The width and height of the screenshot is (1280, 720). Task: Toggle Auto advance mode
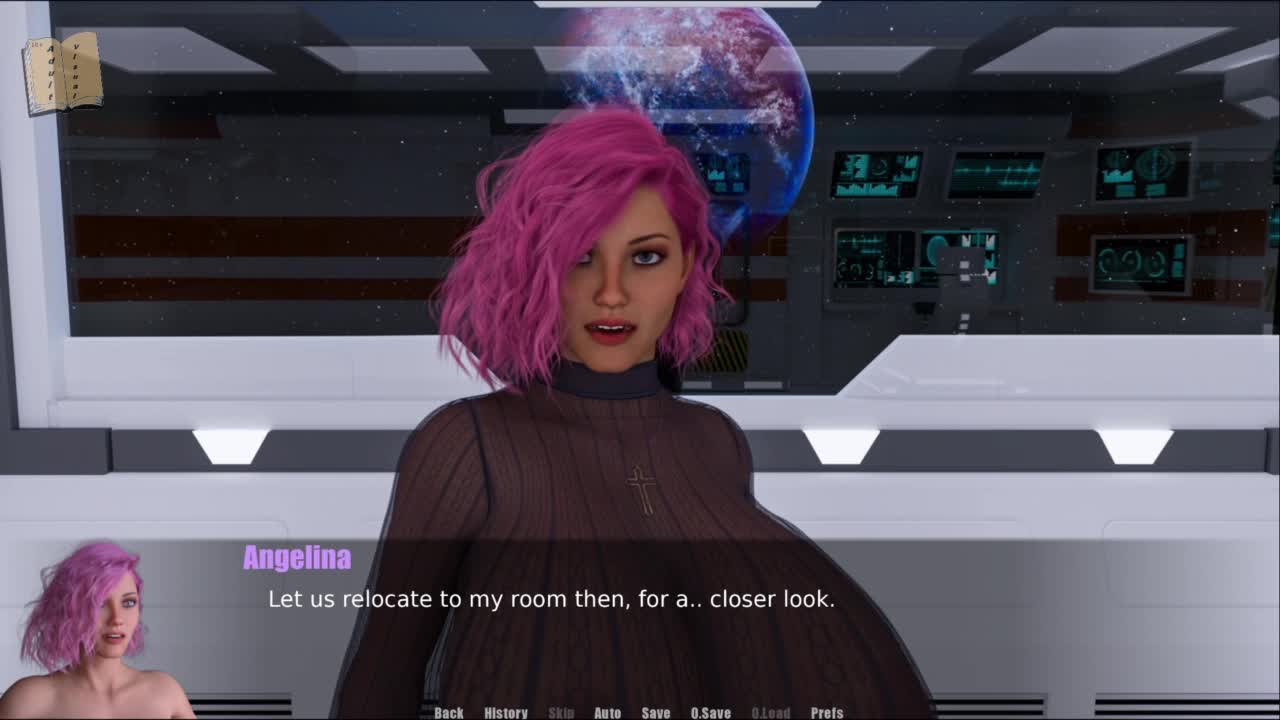click(x=607, y=712)
